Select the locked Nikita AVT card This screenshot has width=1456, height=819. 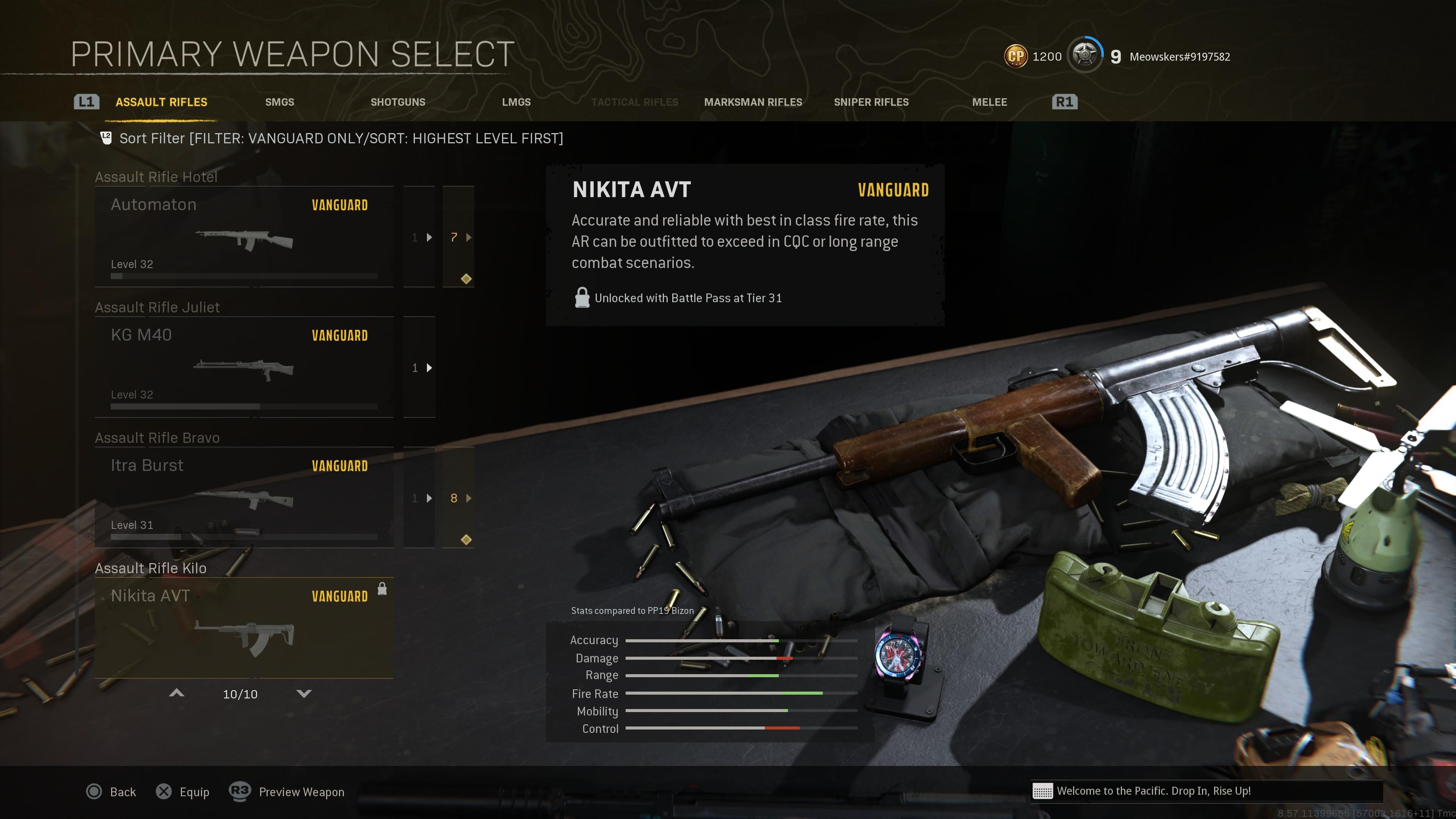click(243, 628)
